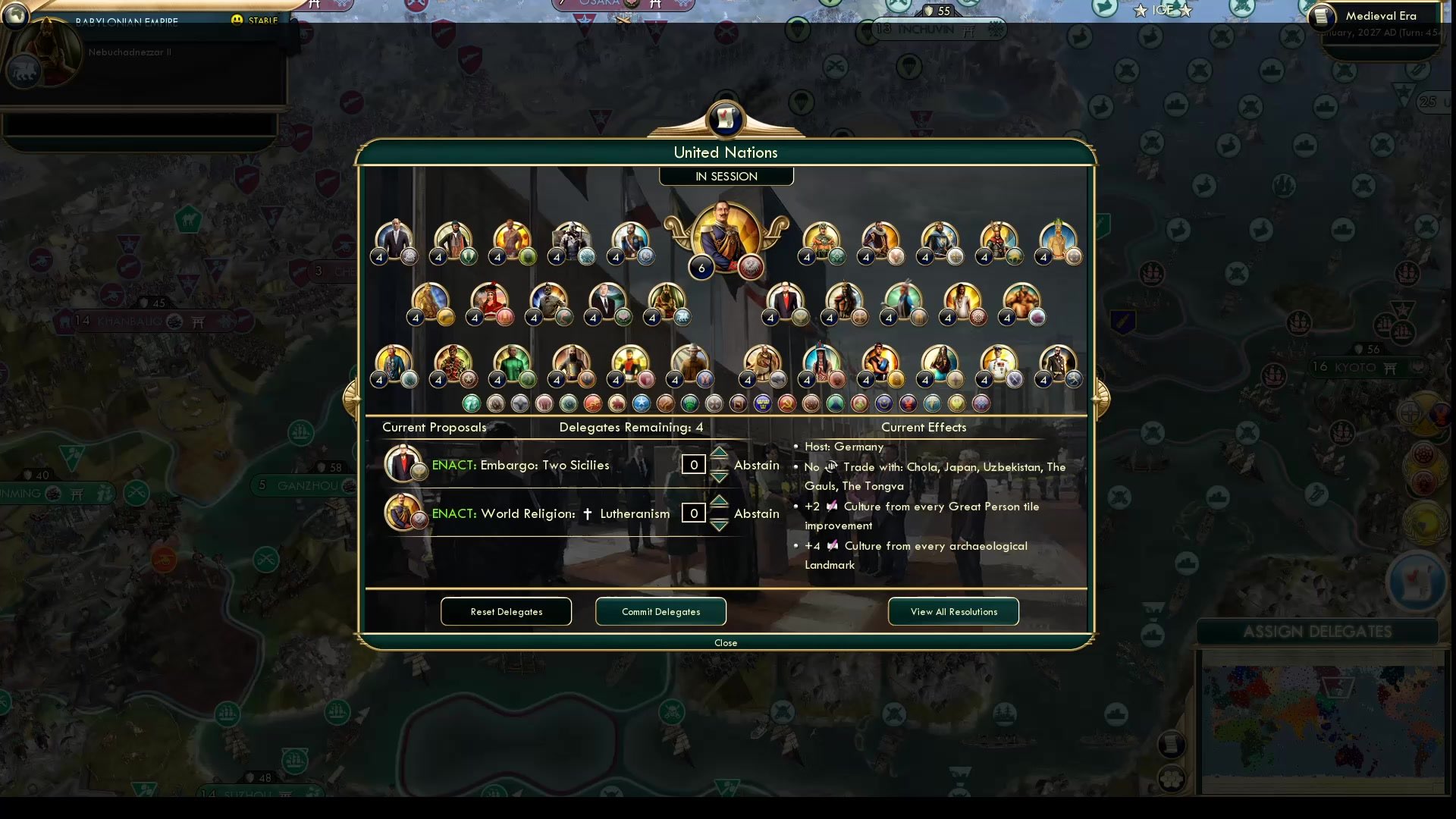This screenshot has width=1456, height=819.
Task: Abstain on the Embargo: Two Sicilies resolution
Action: click(756, 465)
